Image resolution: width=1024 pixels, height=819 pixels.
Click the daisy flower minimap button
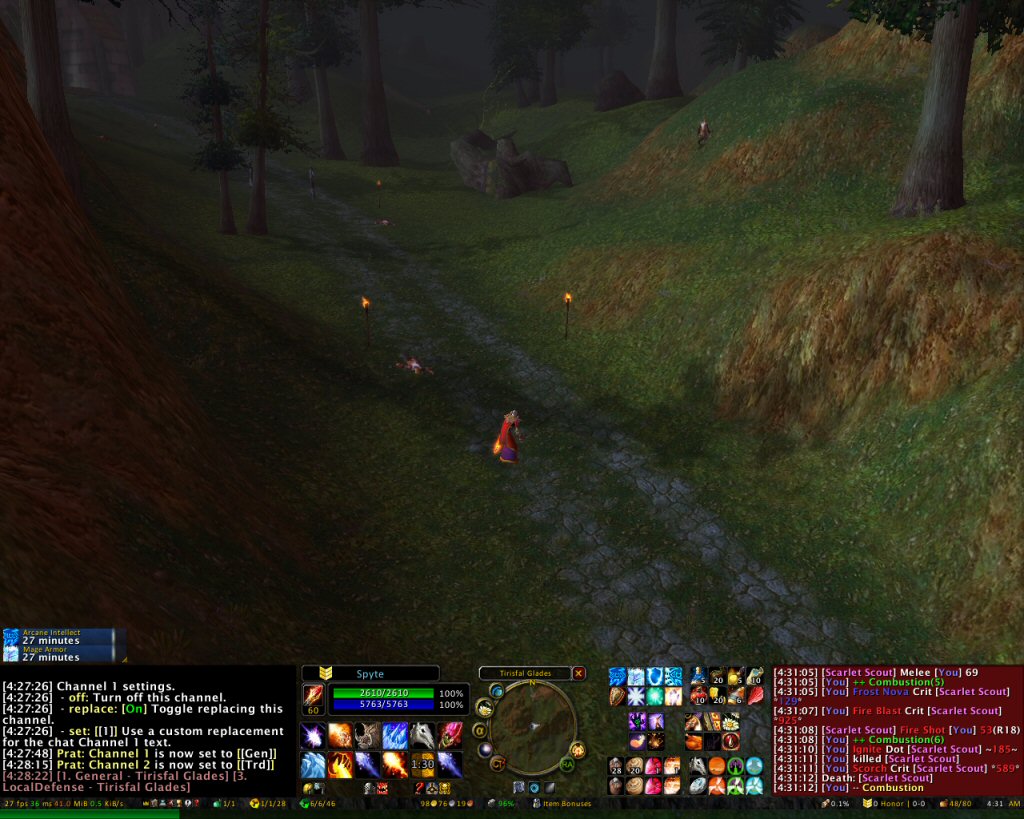484,707
